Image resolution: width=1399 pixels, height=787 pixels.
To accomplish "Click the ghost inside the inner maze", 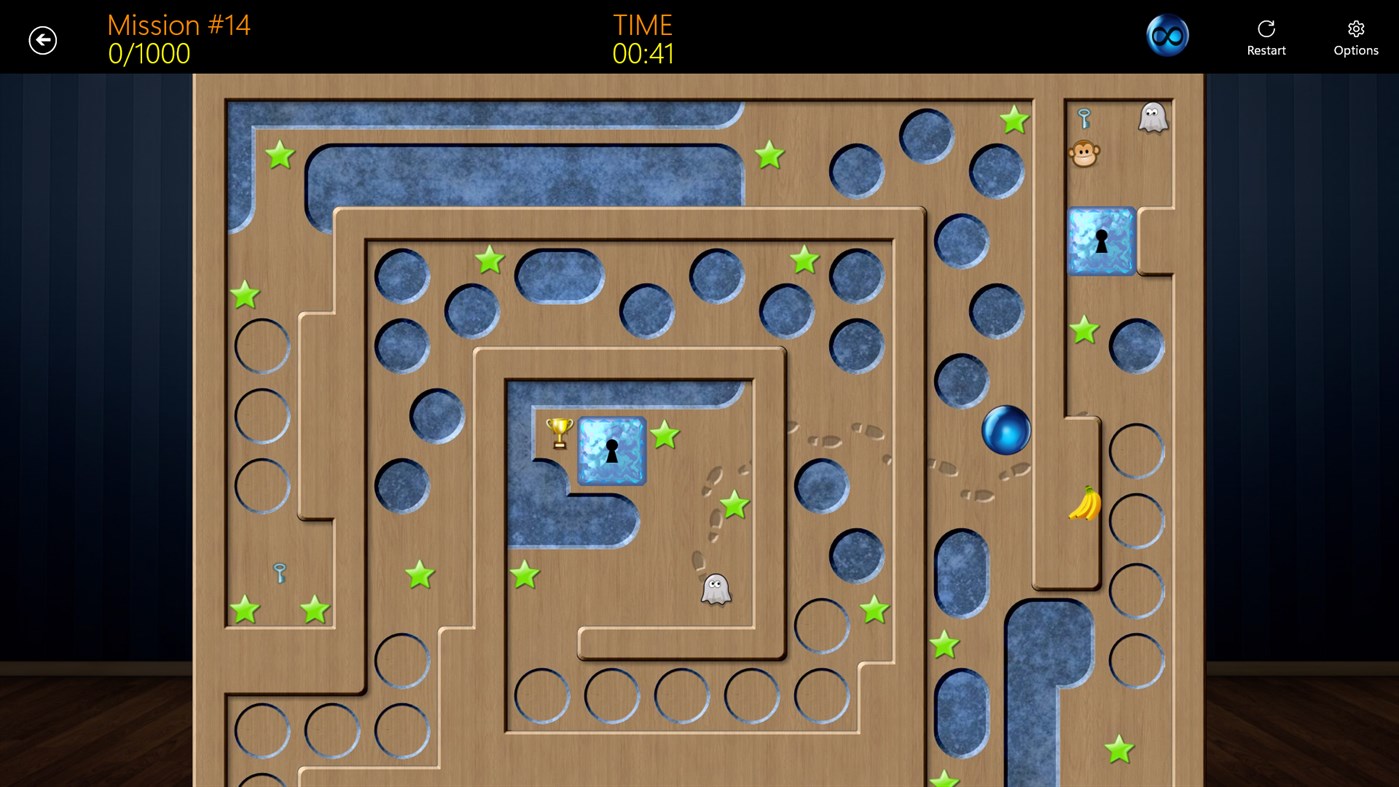I will pyautogui.click(x=716, y=588).
